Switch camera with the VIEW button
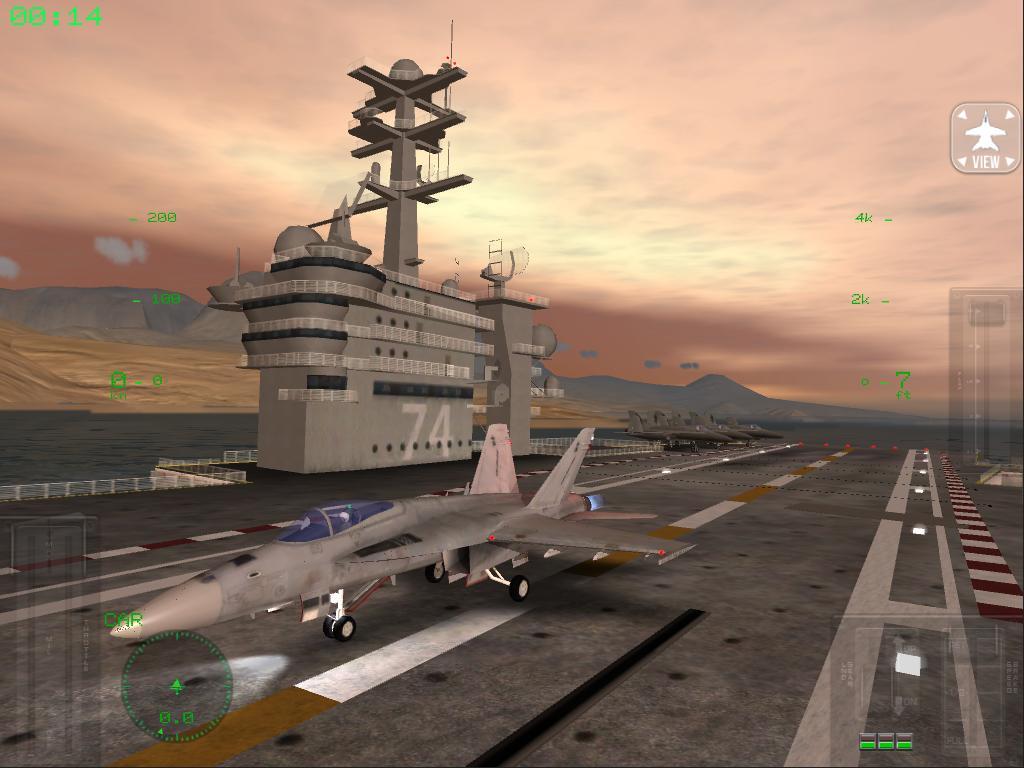This screenshot has width=1024, height=768. 985,137
